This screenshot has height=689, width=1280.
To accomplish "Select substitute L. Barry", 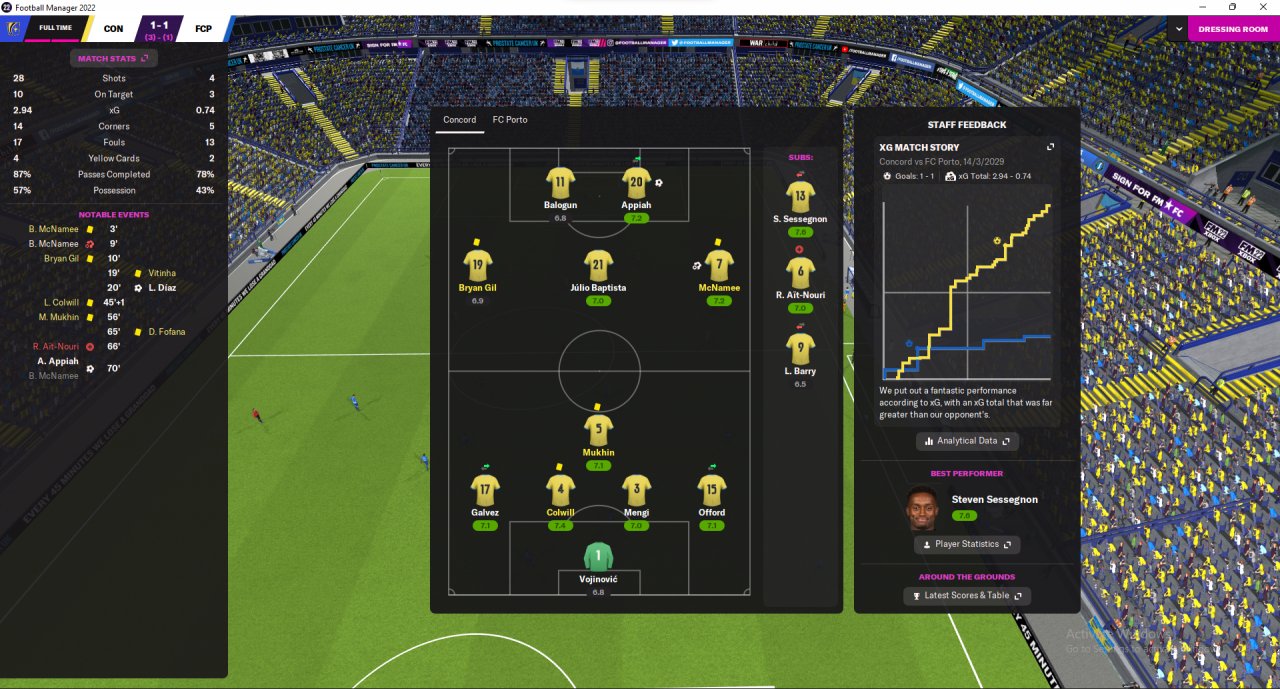I will pos(800,349).
